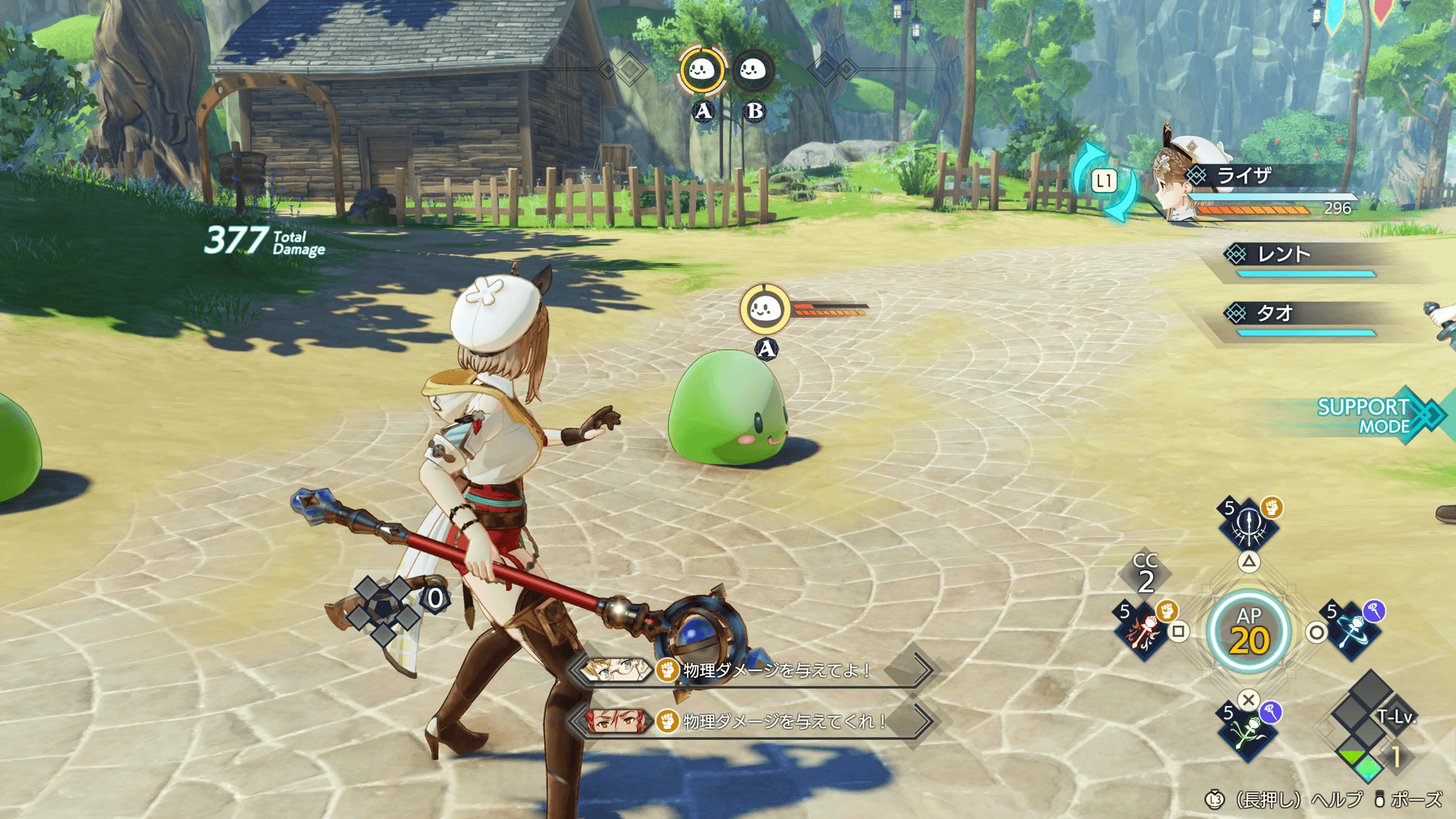Select the order request 物理ダメージを与えてよ！
Image resolution: width=1456 pixels, height=819 pixels.
point(755,670)
